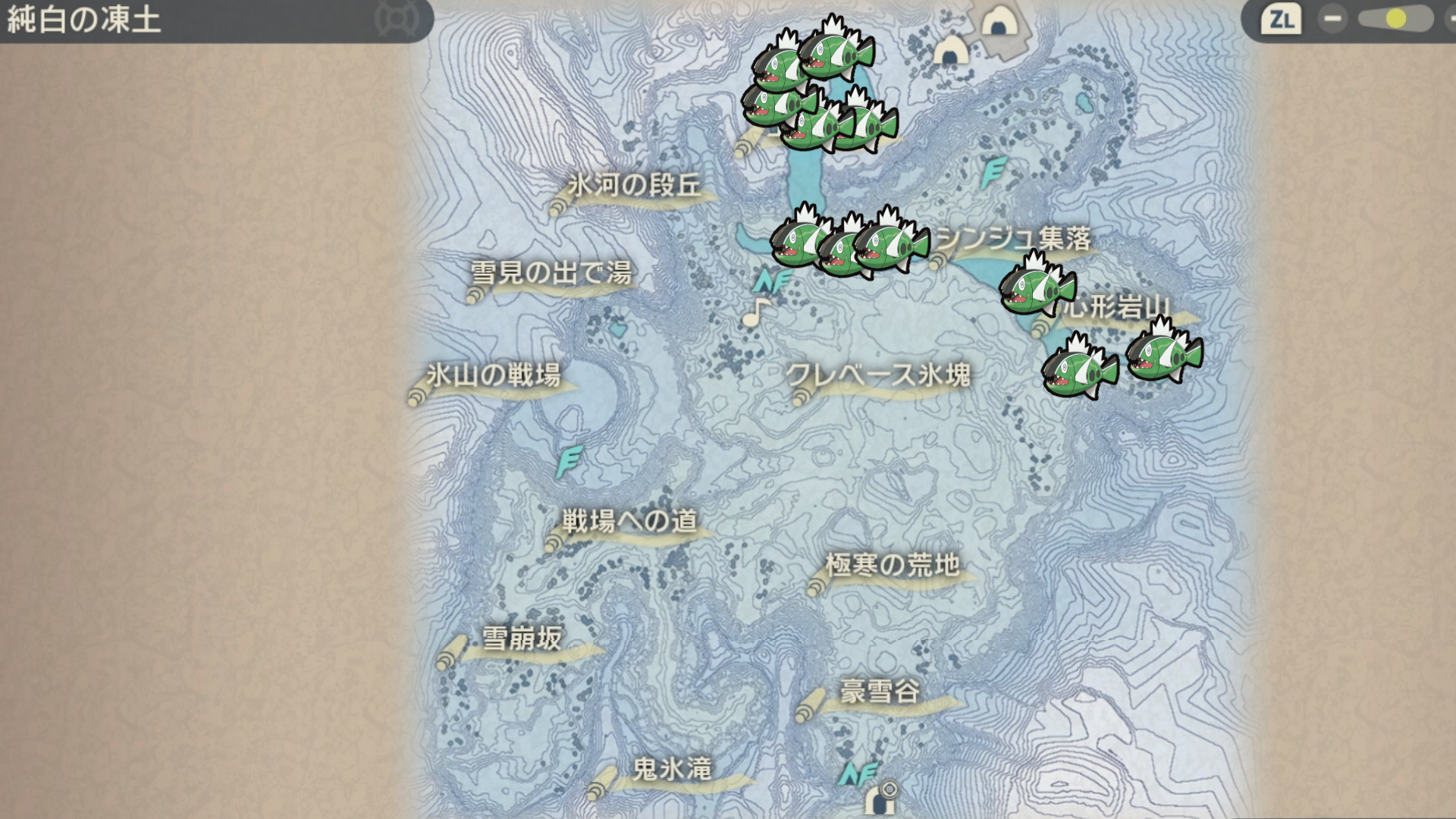The width and height of the screenshot is (1456, 819).
Task: Adjust the map zoom slider
Action: [x=1394, y=19]
